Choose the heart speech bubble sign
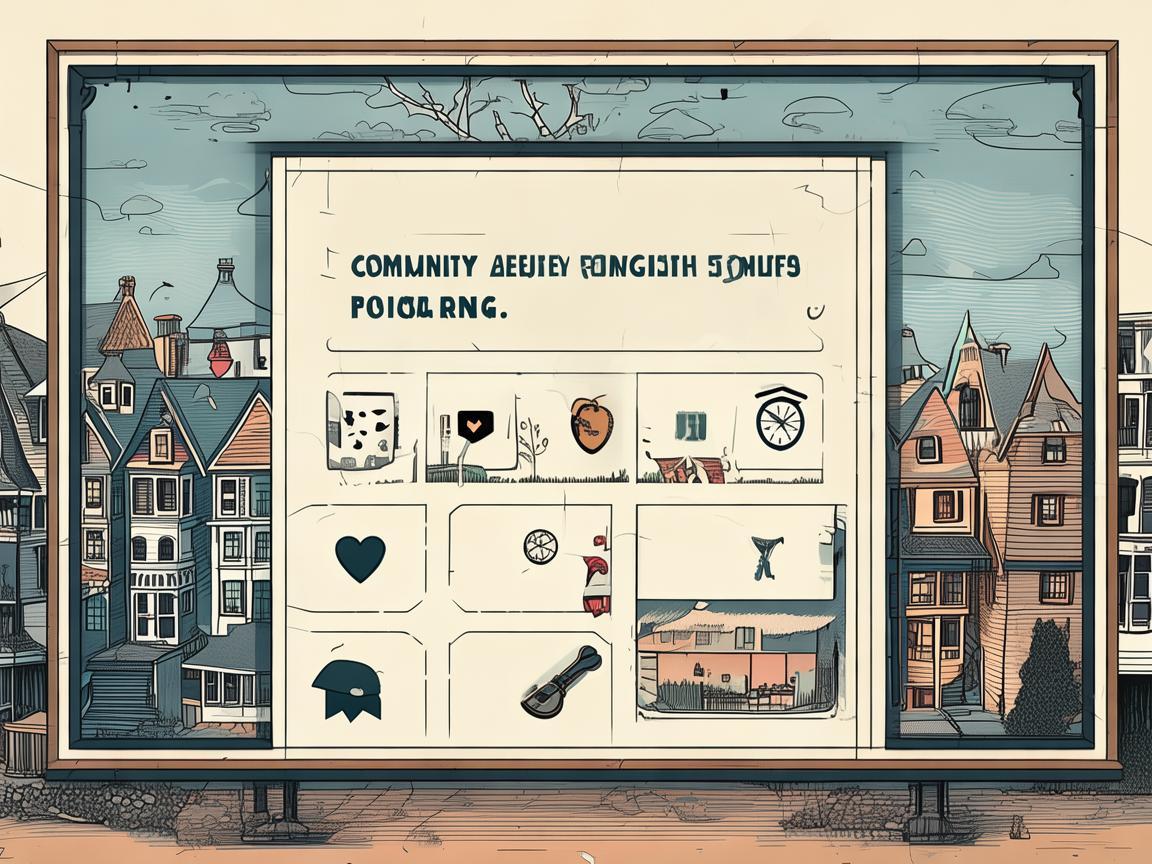Image resolution: width=1152 pixels, height=864 pixels. (x=471, y=426)
